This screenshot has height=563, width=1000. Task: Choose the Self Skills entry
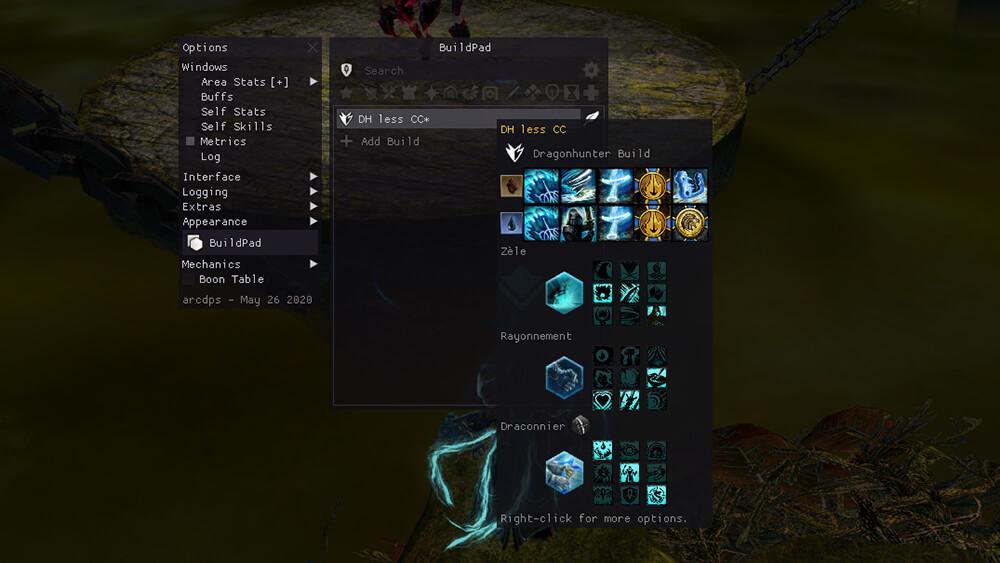[236, 127]
